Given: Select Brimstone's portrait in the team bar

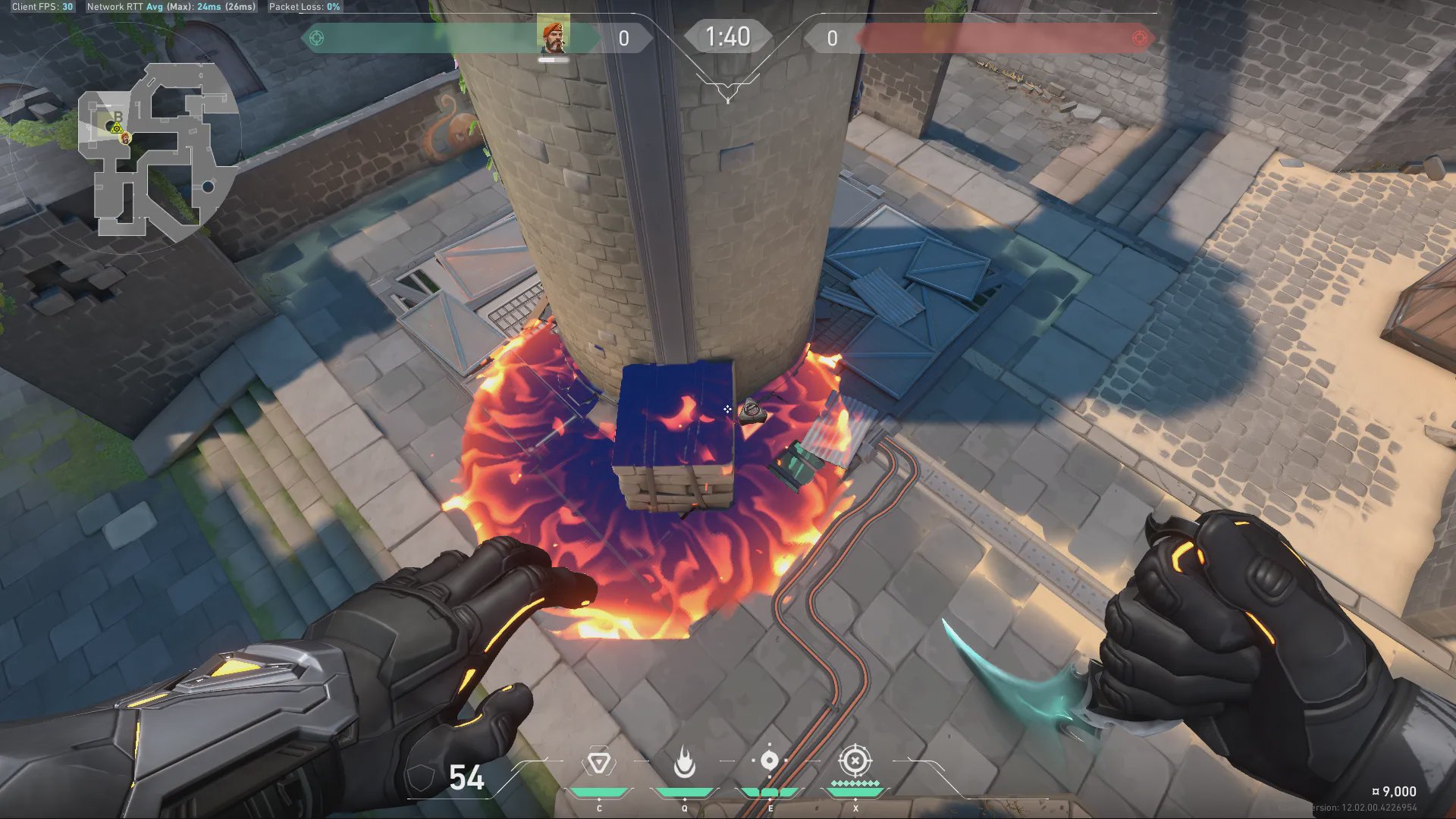Looking at the screenshot, I should coord(553,36).
